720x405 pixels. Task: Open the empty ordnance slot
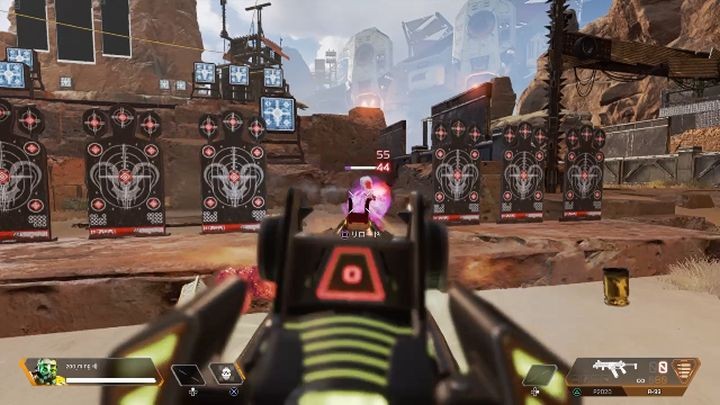(544, 375)
